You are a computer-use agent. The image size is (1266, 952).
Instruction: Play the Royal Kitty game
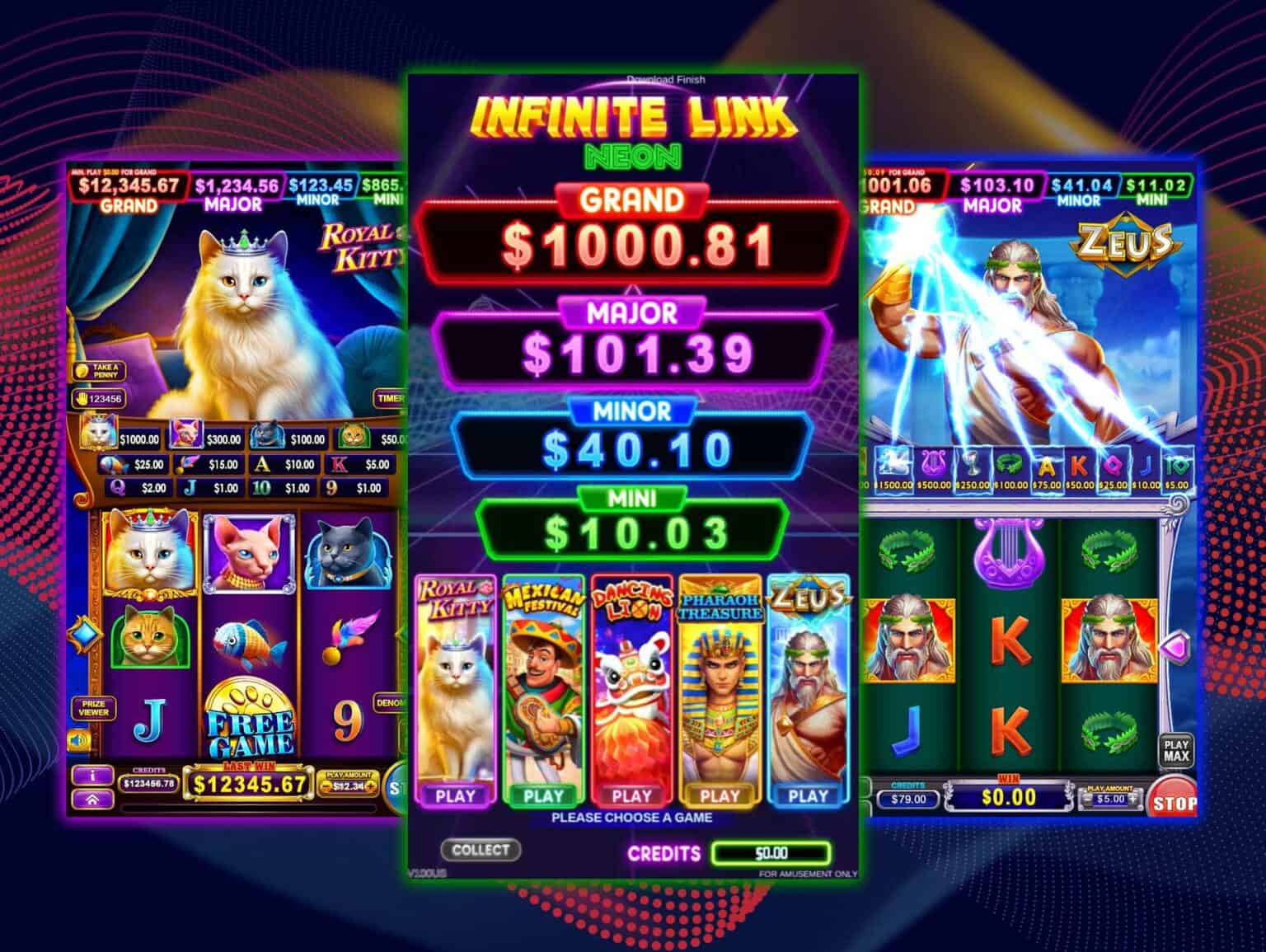coord(456,795)
